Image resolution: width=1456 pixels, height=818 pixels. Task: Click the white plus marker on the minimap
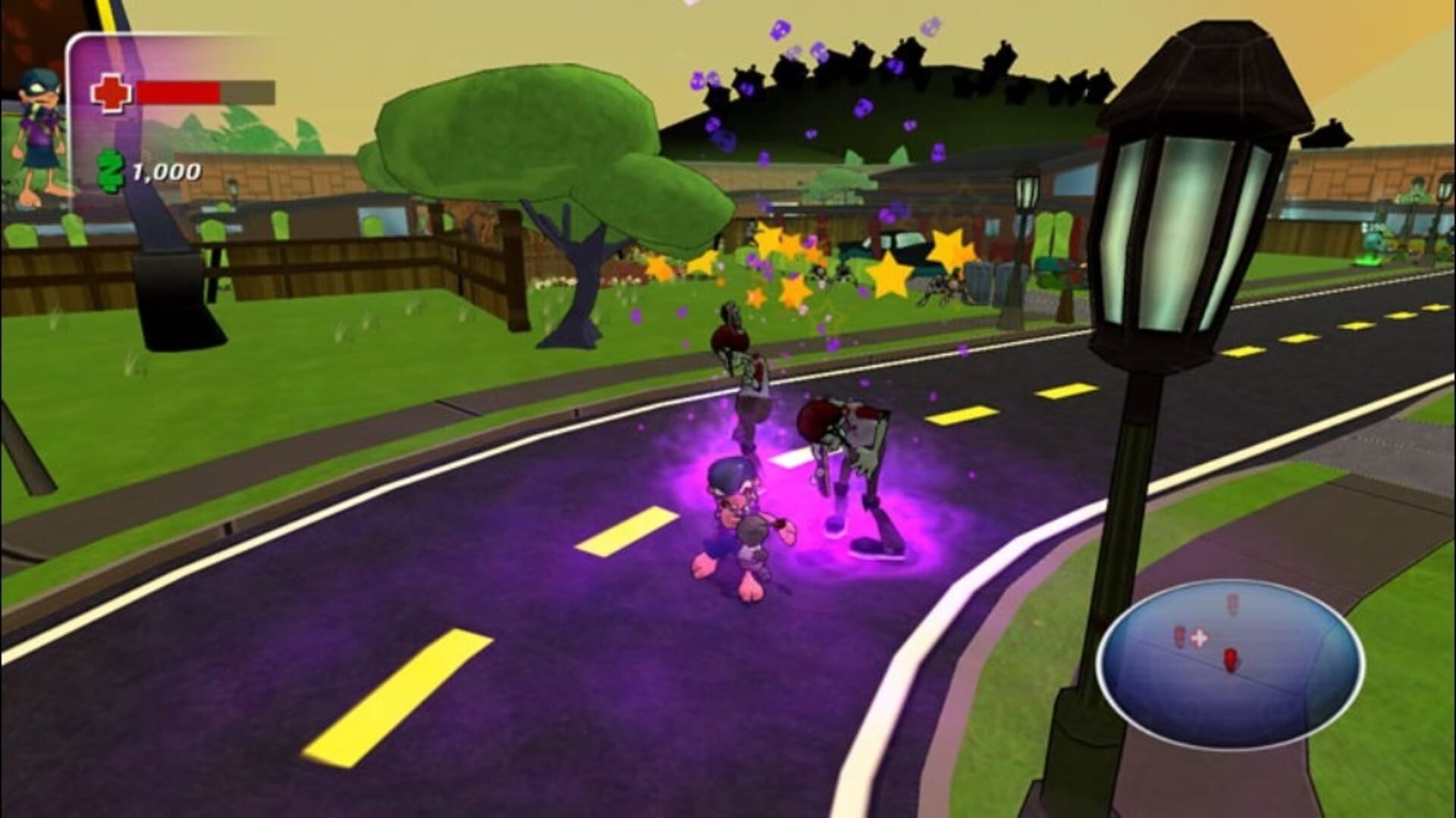click(x=1198, y=638)
